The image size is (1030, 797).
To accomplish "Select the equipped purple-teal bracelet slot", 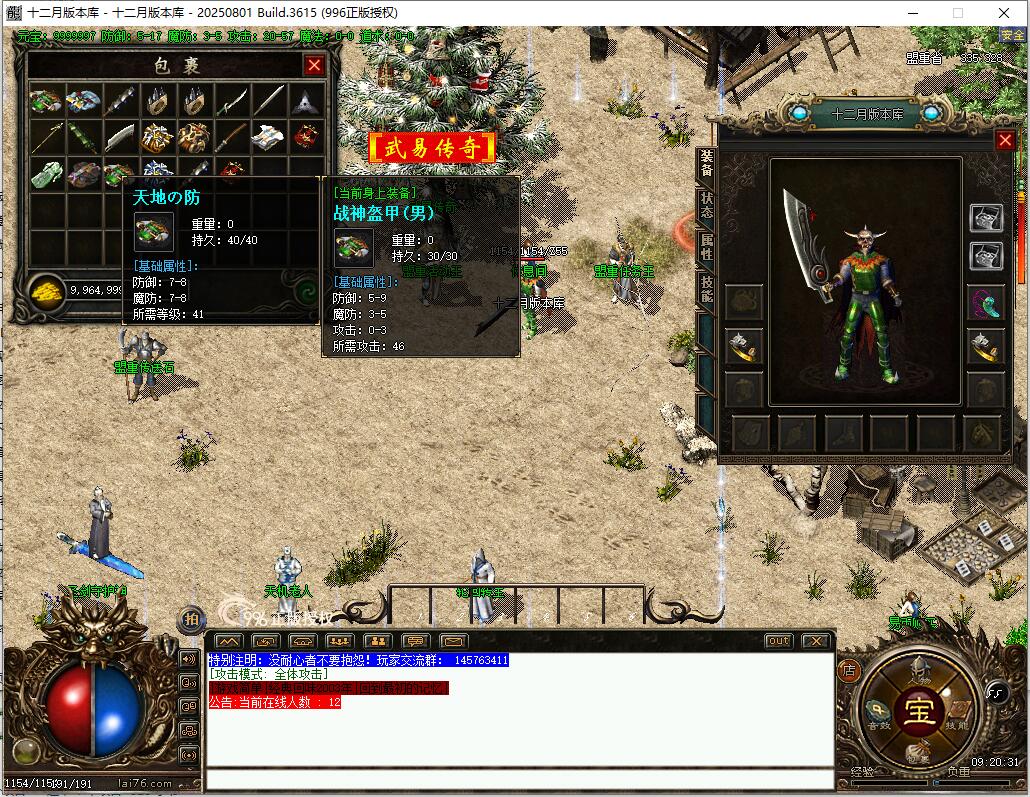I will tap(985, 302).
